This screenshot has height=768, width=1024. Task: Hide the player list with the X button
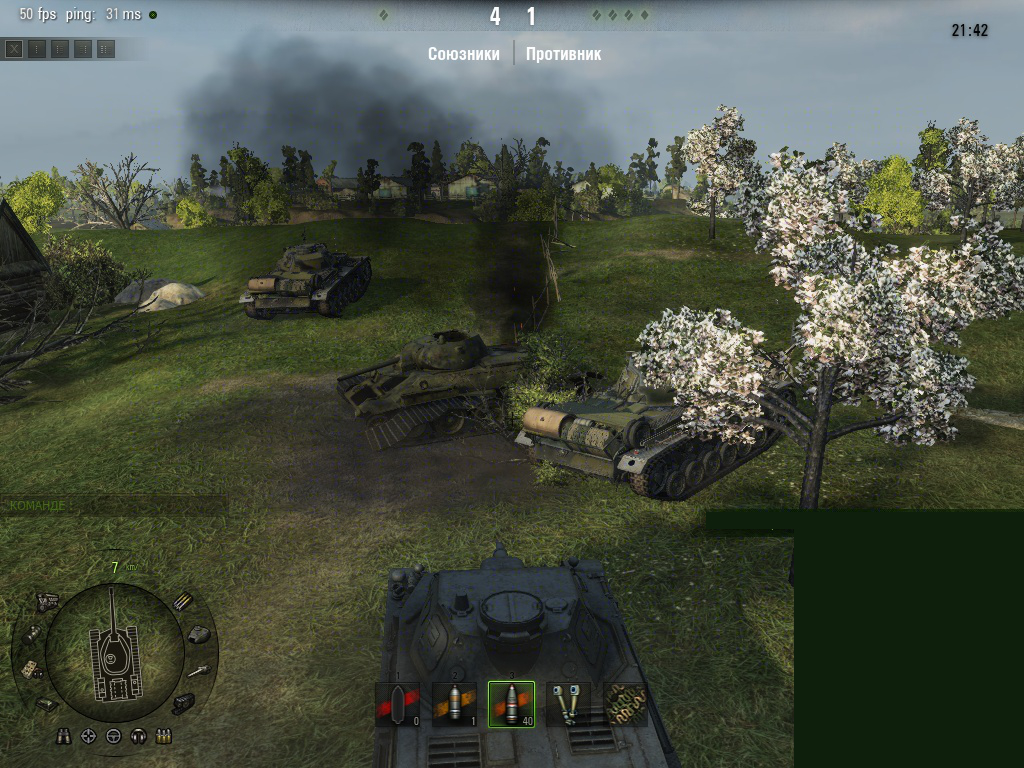pyautogui.click(x=14, y=48)
